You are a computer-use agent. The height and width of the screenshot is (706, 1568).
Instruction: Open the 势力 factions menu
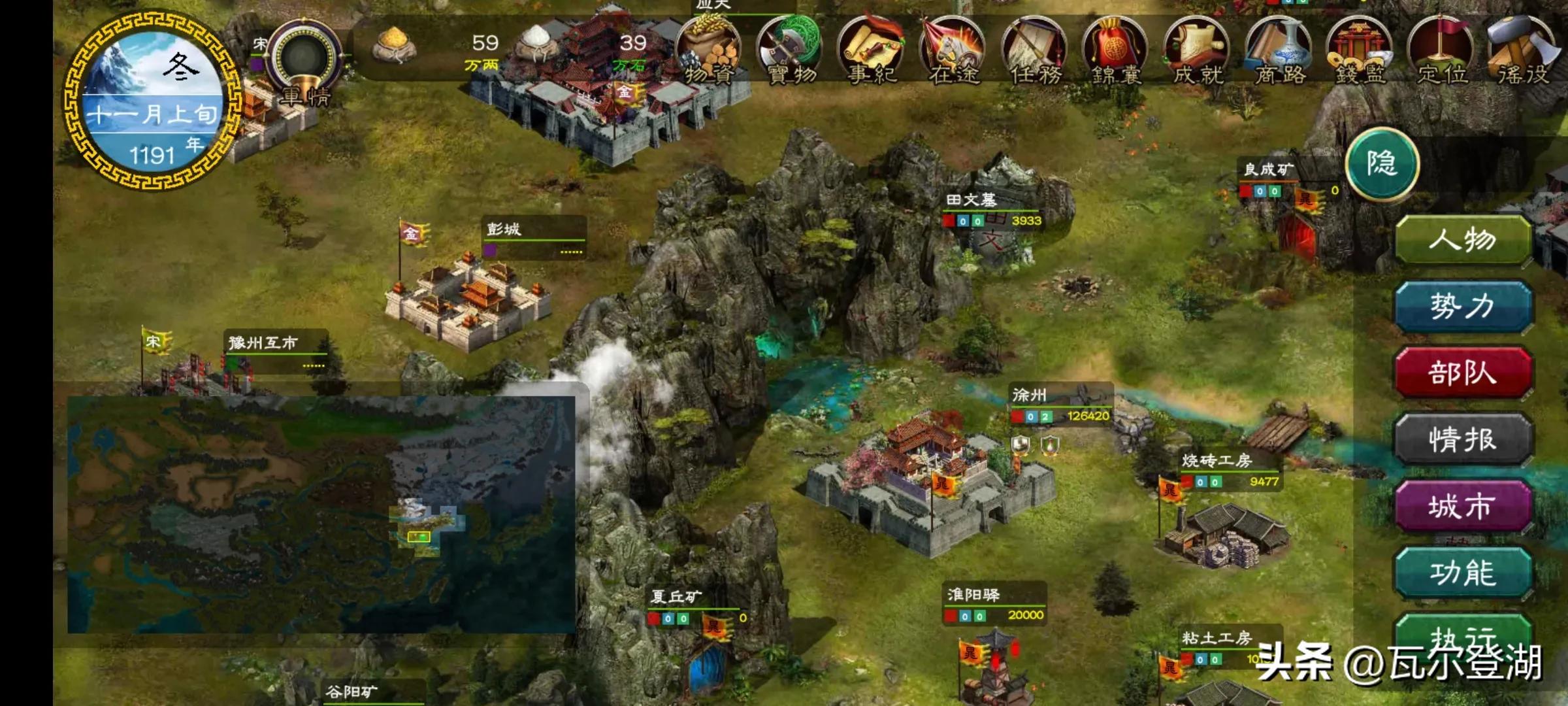(x=1463, y=307)
